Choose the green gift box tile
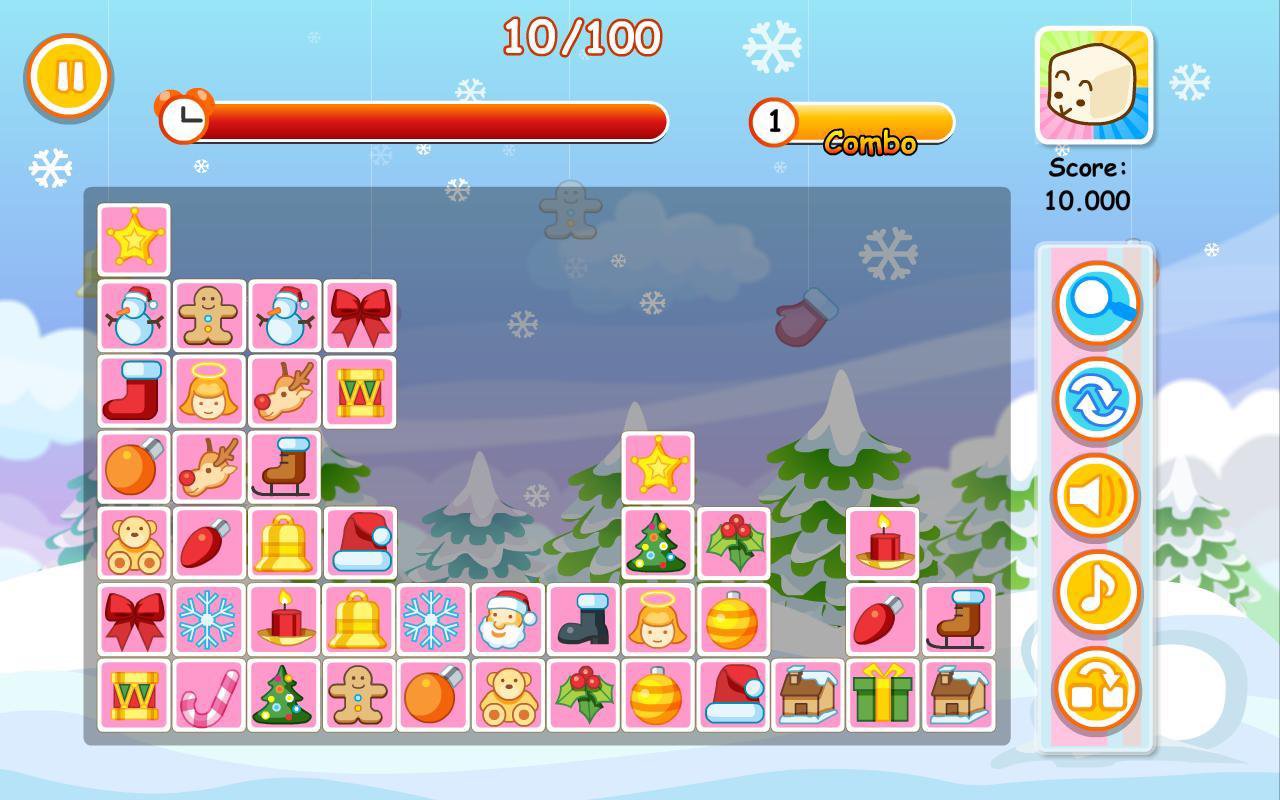Viewport: 1280px width, 800px height. pos(881,694)
